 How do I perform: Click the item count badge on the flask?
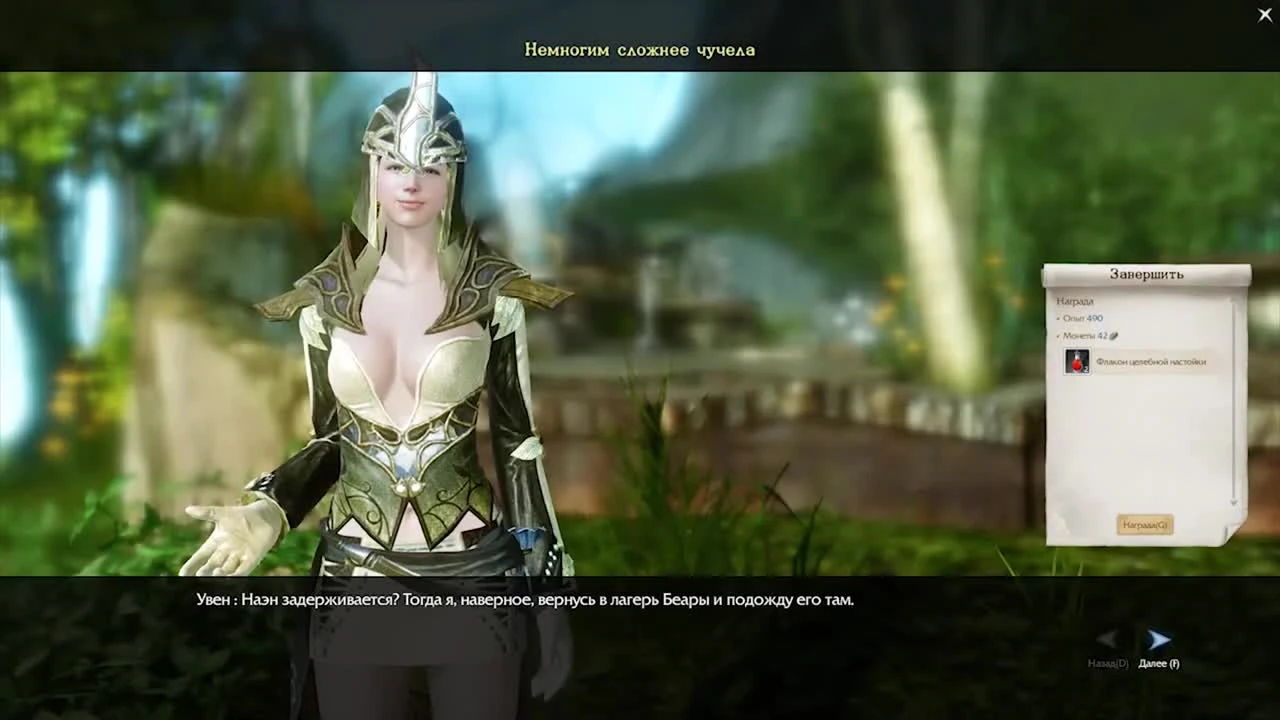tap(1086, 370)
